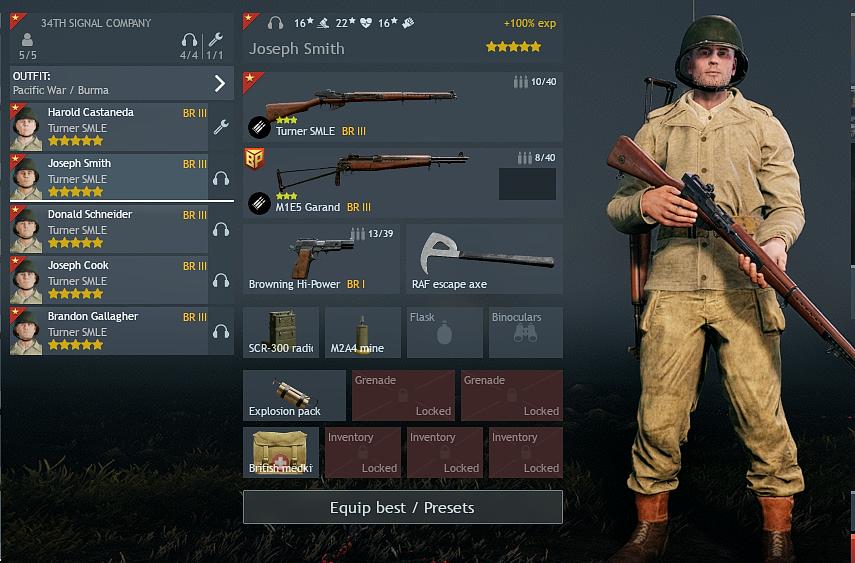Select Brandon Gallagher's row
855x563 pixels.
[x=110, y=331]
